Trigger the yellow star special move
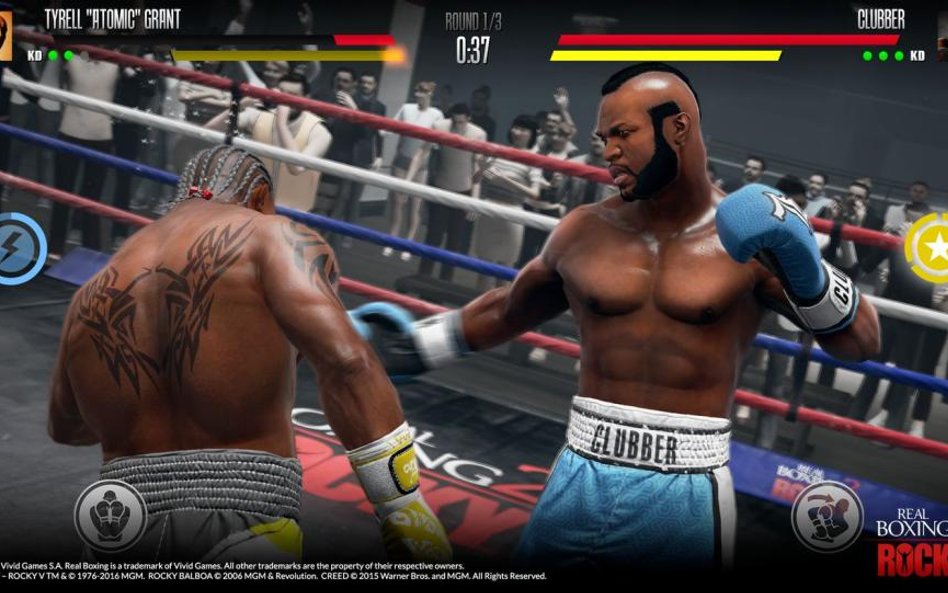 [930, 246]
